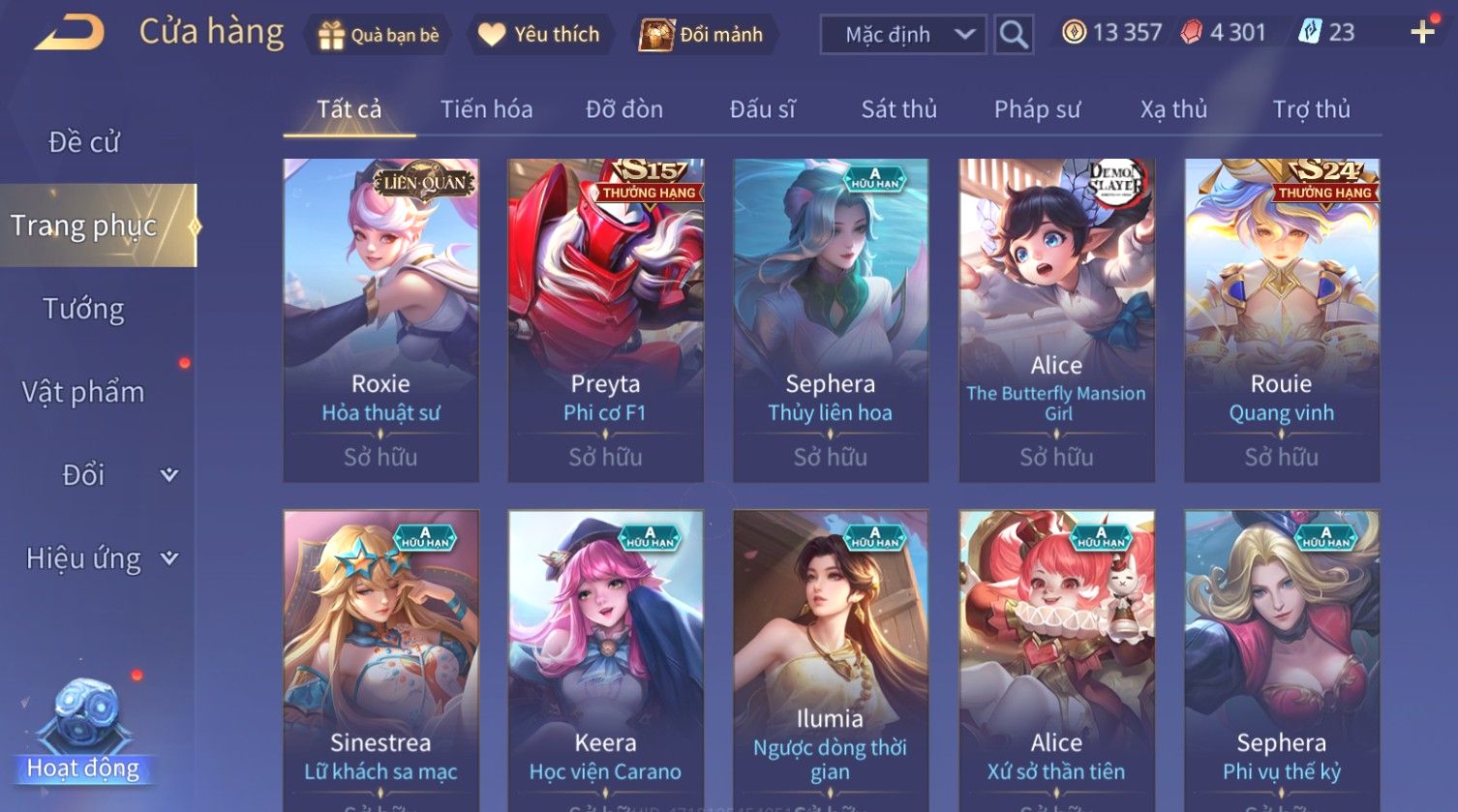Switch to the Tiến hóa tab
Viewport: 1458px width, 812px height.
point(486,109)
